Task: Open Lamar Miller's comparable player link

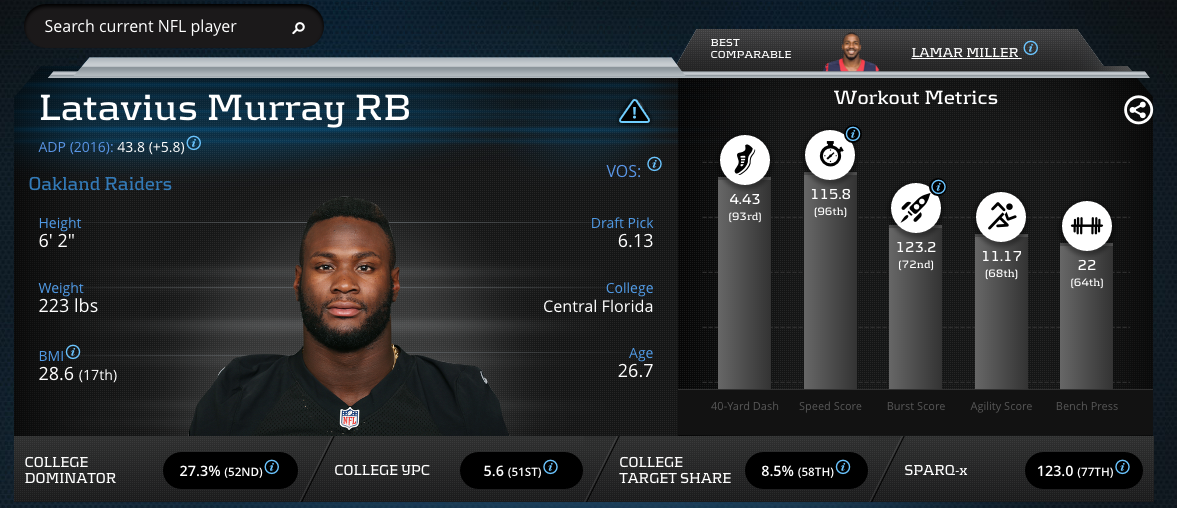Action: [x=964, y=51]
